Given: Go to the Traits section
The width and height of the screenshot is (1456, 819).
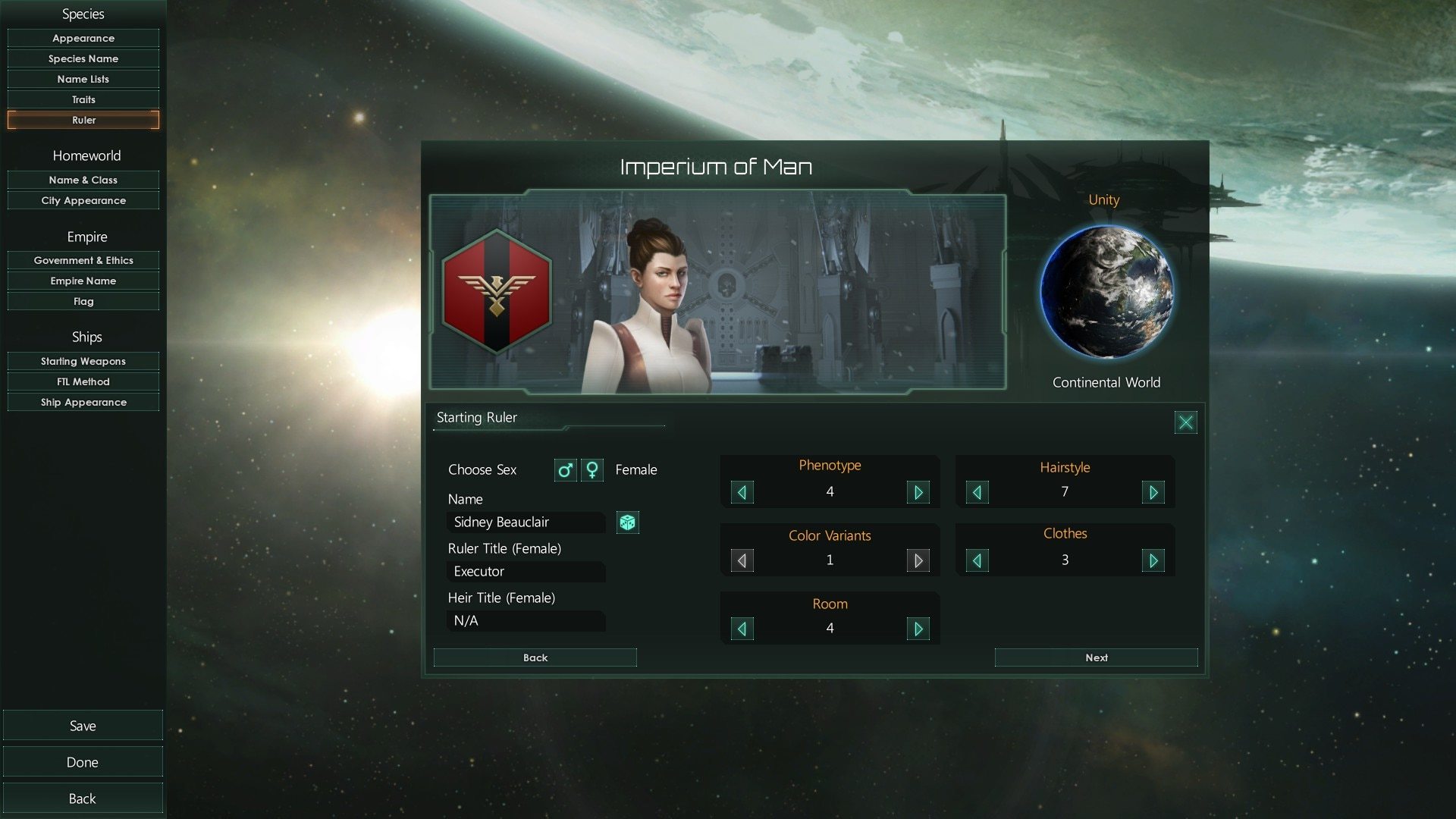Looking at the screenshot, I should tap(83, 99).
